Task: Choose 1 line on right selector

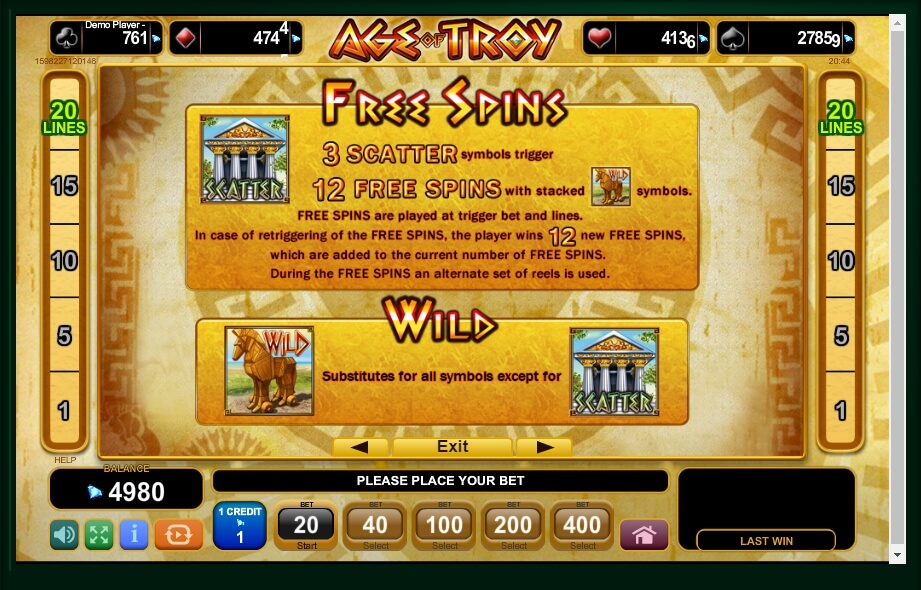Action: point(841,410)
